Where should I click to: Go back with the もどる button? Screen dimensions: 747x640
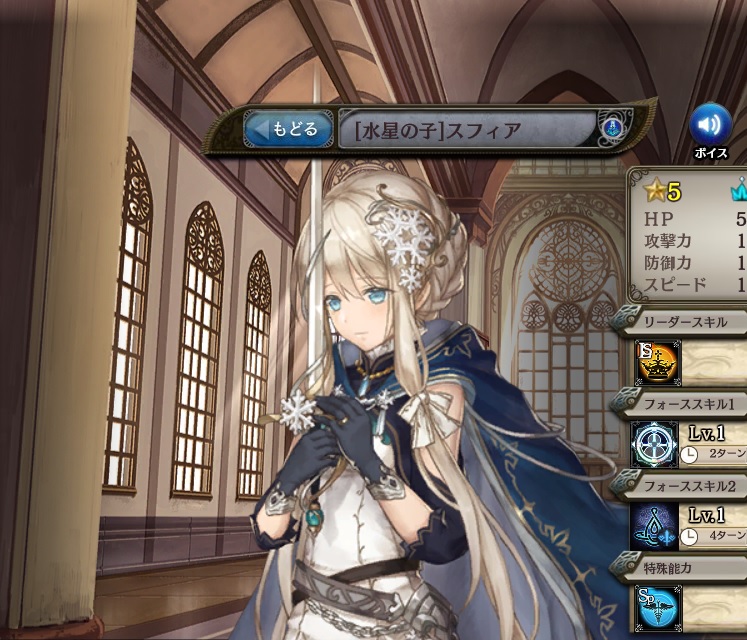290,129
